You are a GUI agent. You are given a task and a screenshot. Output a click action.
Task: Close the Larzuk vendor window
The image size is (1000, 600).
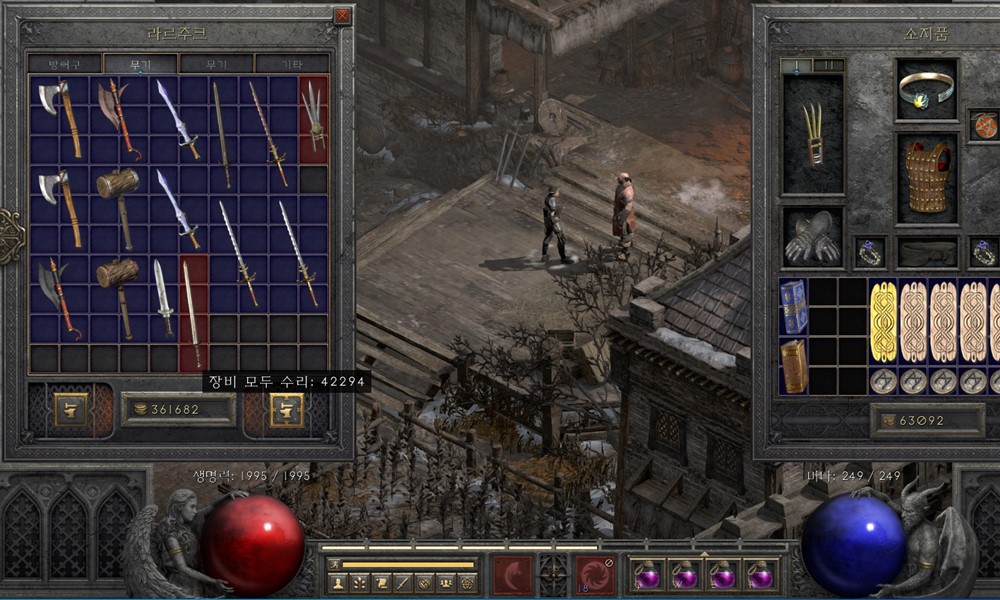(343, 16)
